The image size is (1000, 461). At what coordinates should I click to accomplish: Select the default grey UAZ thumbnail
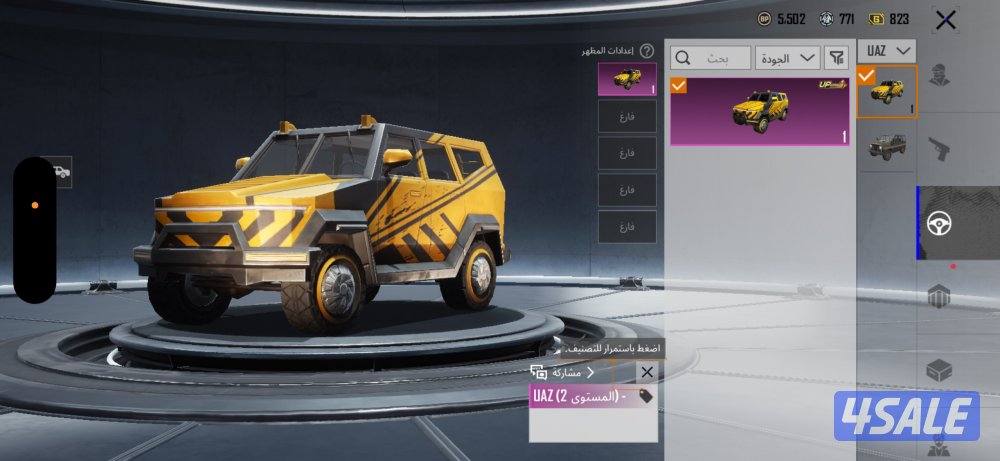887,145
